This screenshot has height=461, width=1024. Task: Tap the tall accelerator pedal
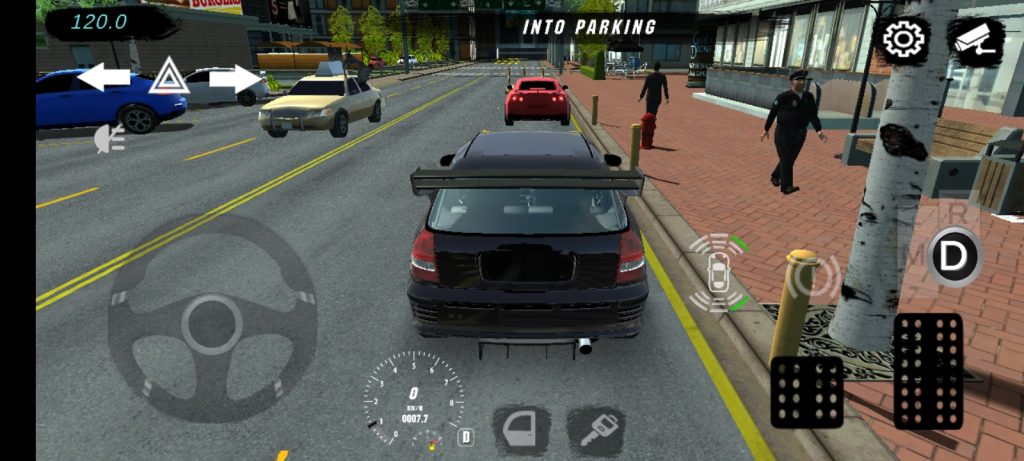tap(927, 371)
